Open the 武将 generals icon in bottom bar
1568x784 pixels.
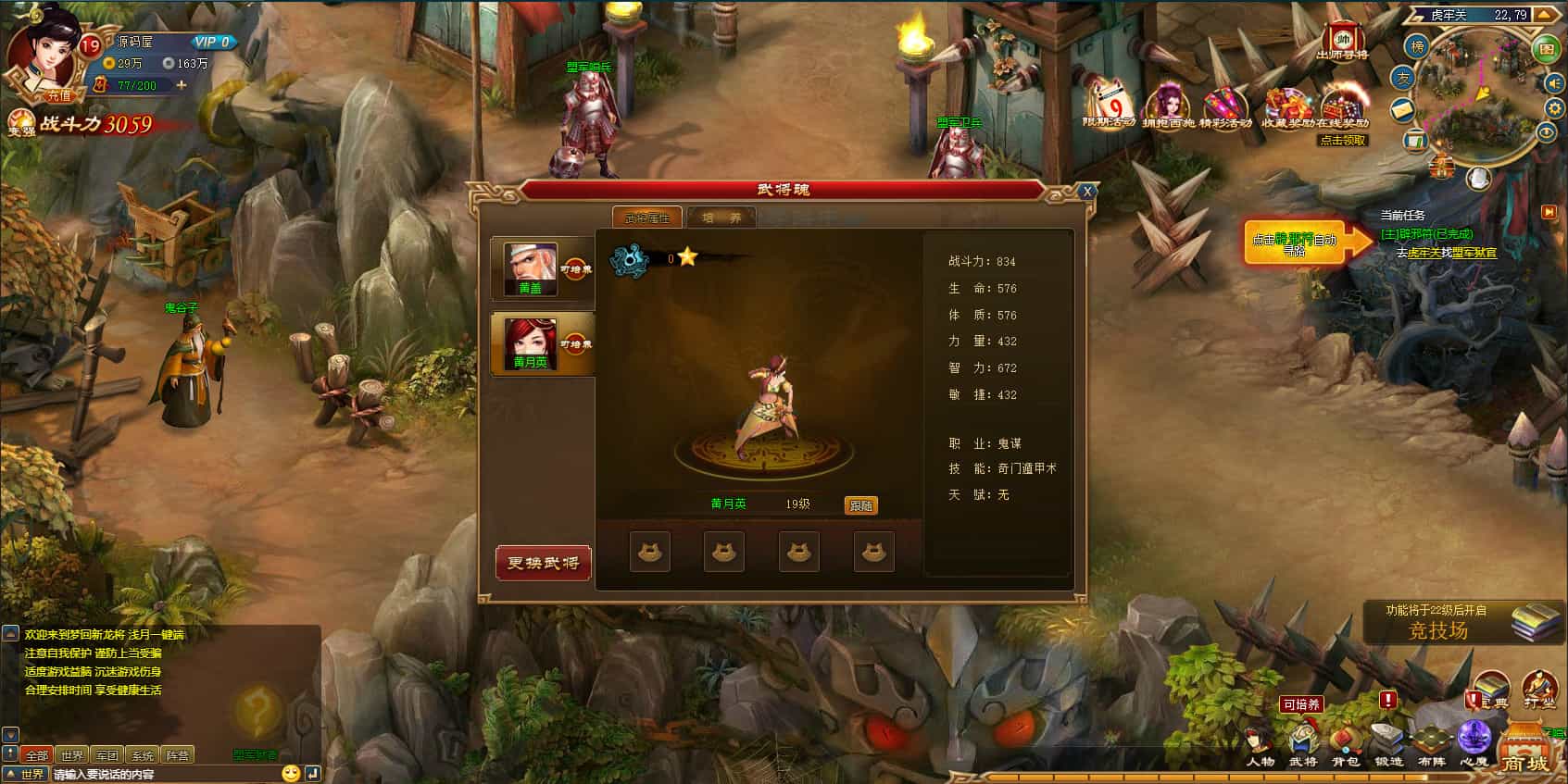point(1304,740)
